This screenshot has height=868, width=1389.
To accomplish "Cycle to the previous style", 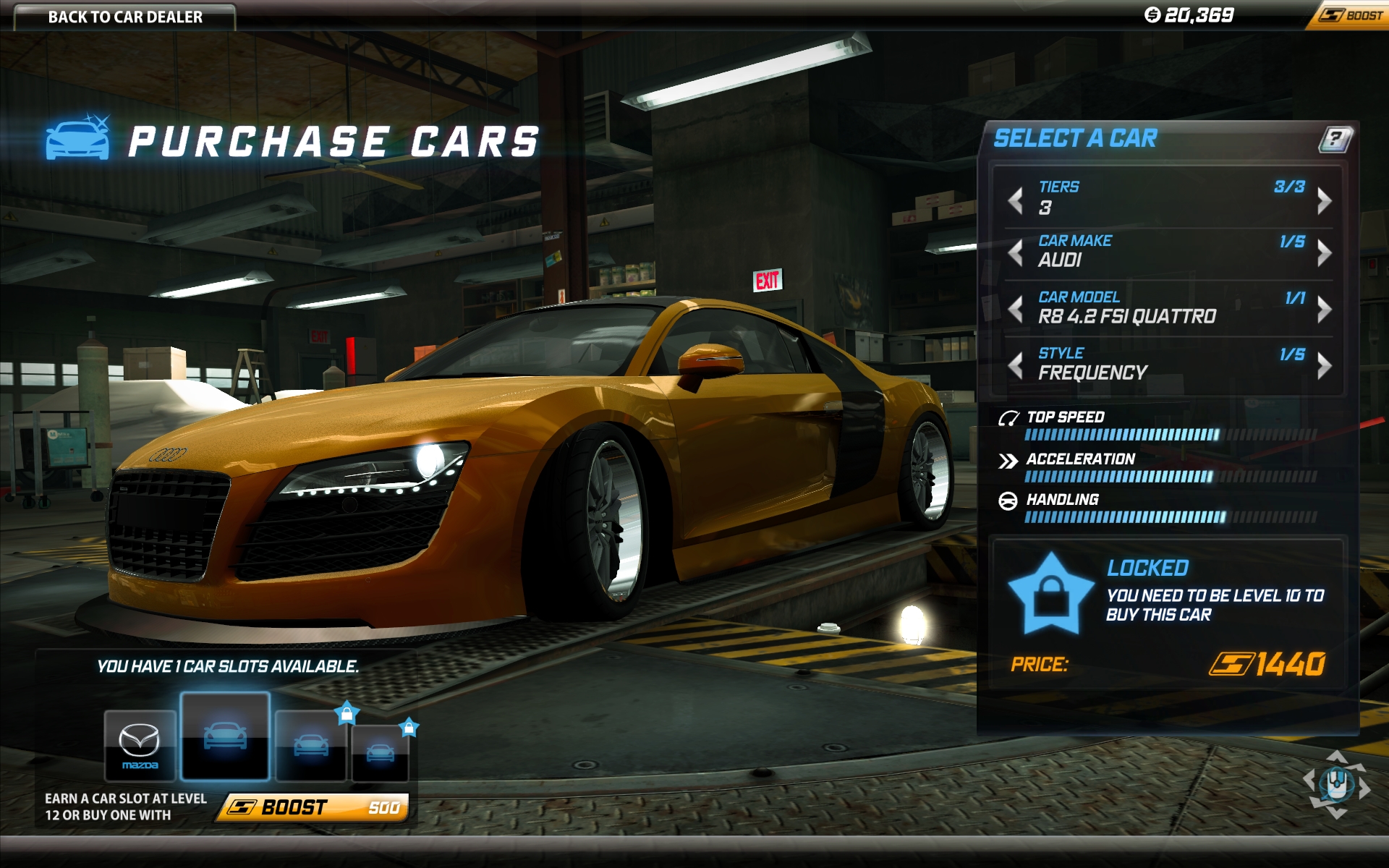I will point(1016,365).
